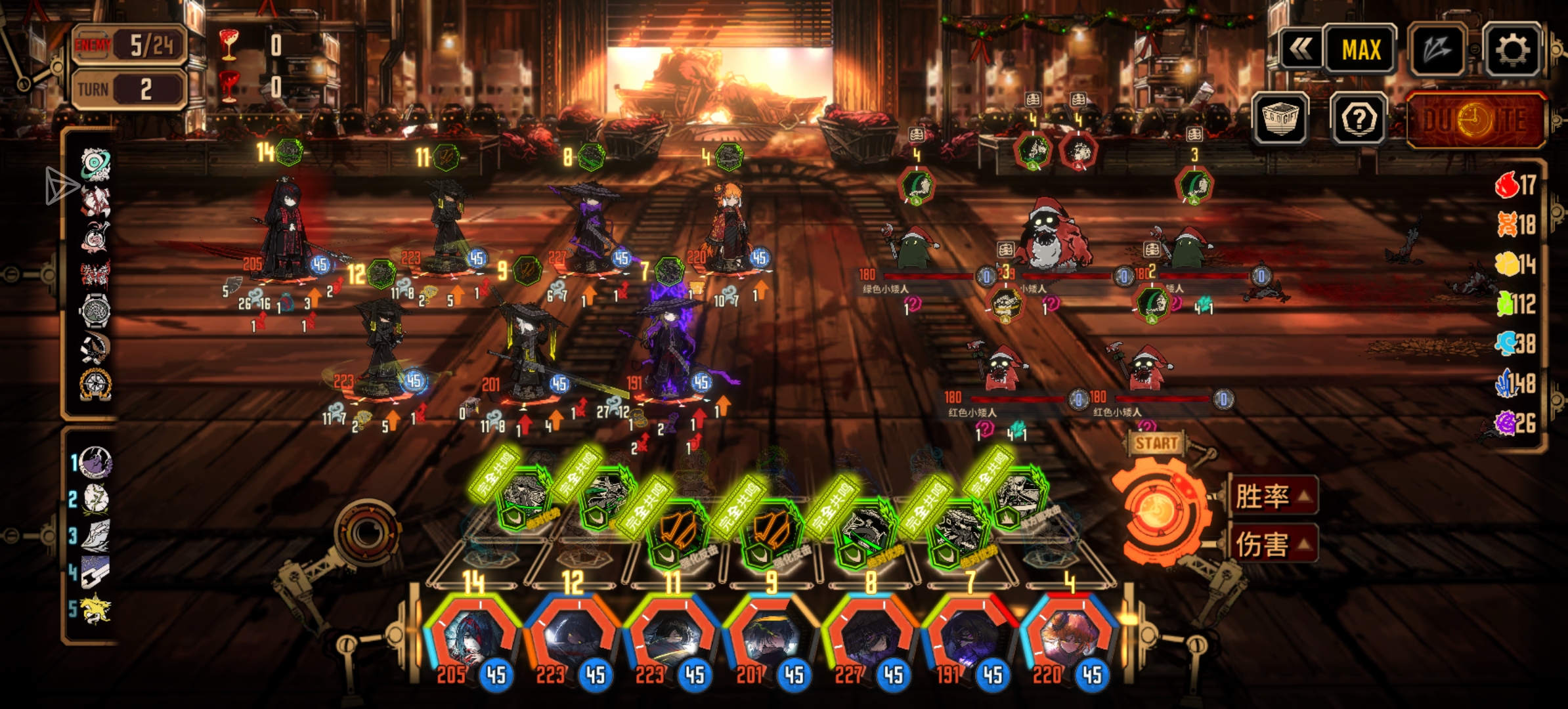Open the E.G.O Gift box icon
The height and width of the screenshot is (709, 1568).
tap(1280, 119)
